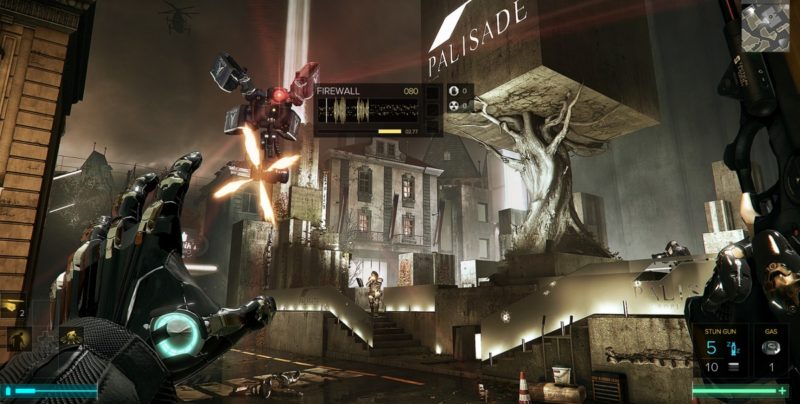
Task: Click the Firewall hacking waveform panel
Action: click(367, 109)
